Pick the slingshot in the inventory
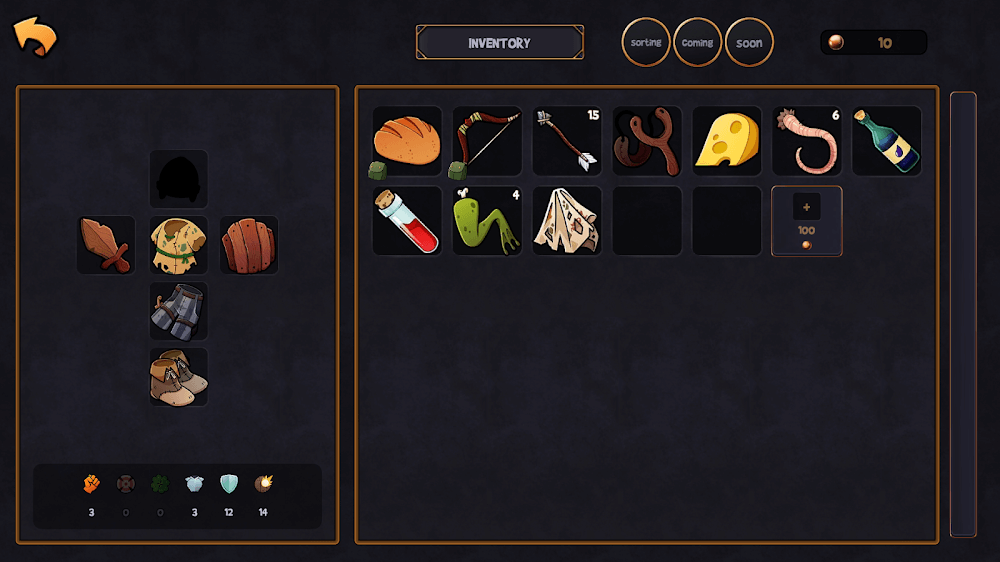 (647, 141)
